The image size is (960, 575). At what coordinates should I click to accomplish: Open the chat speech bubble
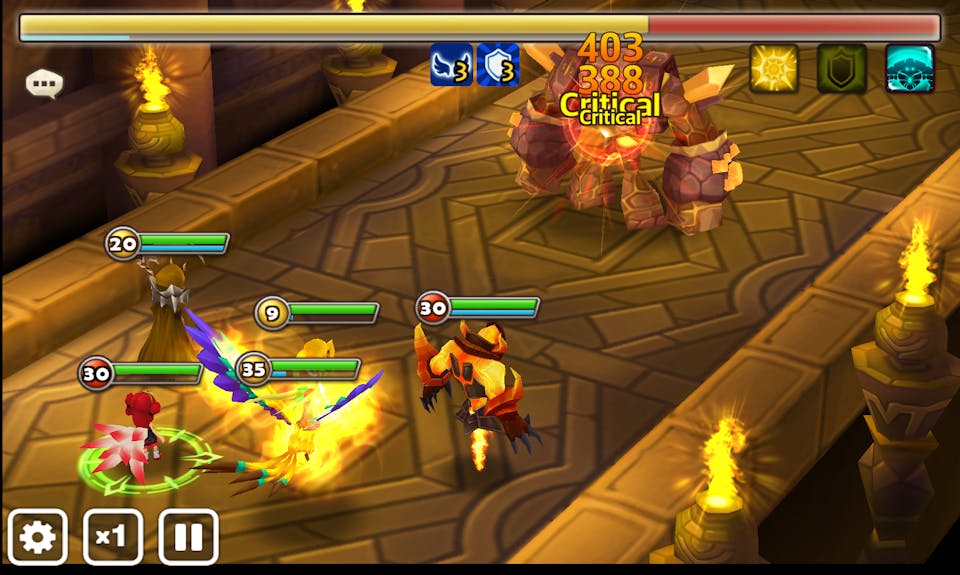[x=45, y=84]
